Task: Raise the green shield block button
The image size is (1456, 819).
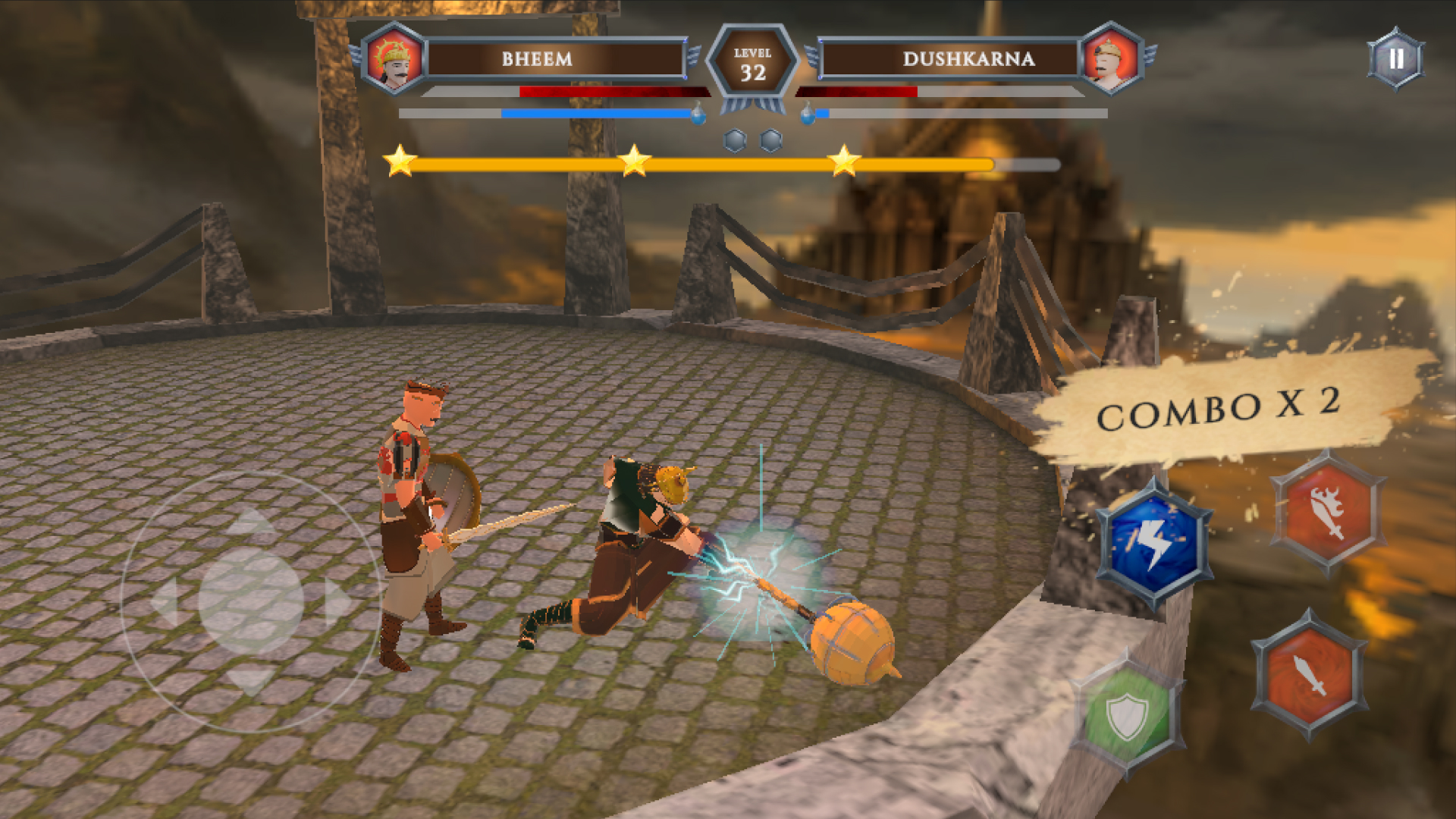Action: (1127, 715)
